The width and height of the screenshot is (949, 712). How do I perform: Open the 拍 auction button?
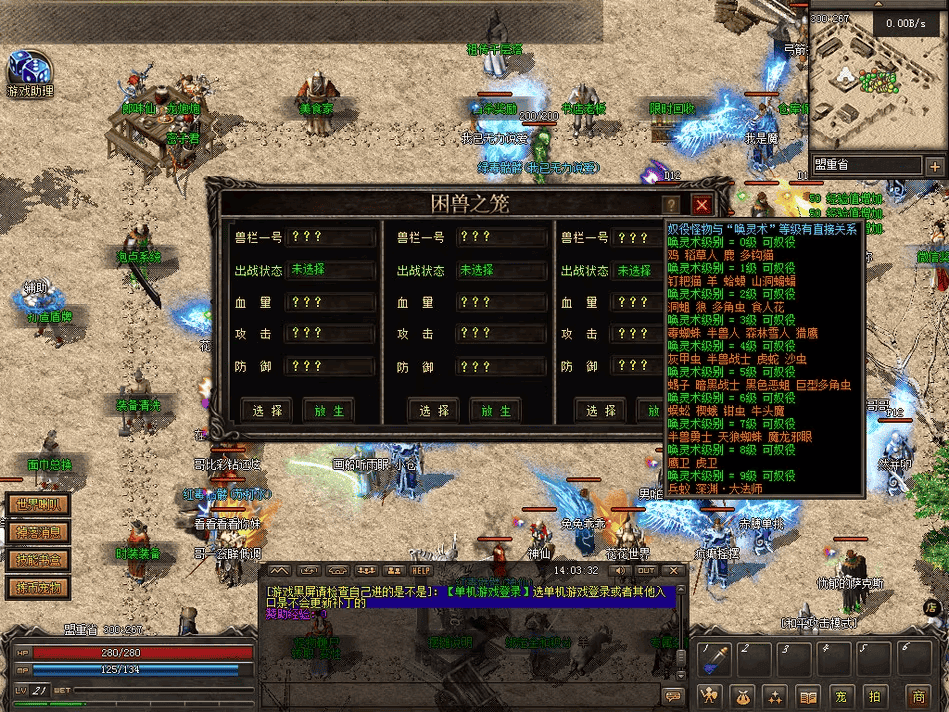tap(875, 695)
